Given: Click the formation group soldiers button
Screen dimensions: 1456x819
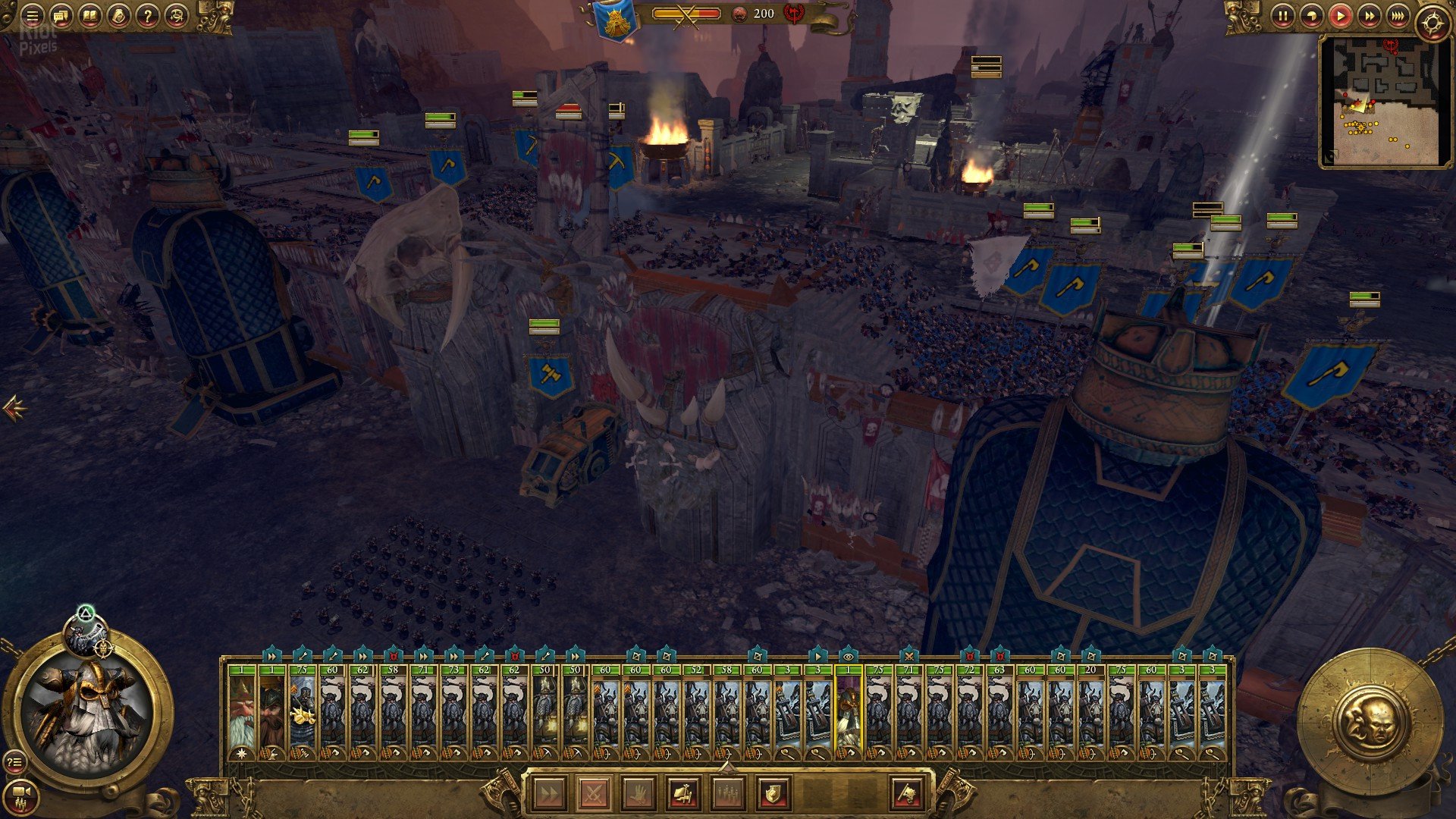Looking at the screenshot, I should point(727,794).
